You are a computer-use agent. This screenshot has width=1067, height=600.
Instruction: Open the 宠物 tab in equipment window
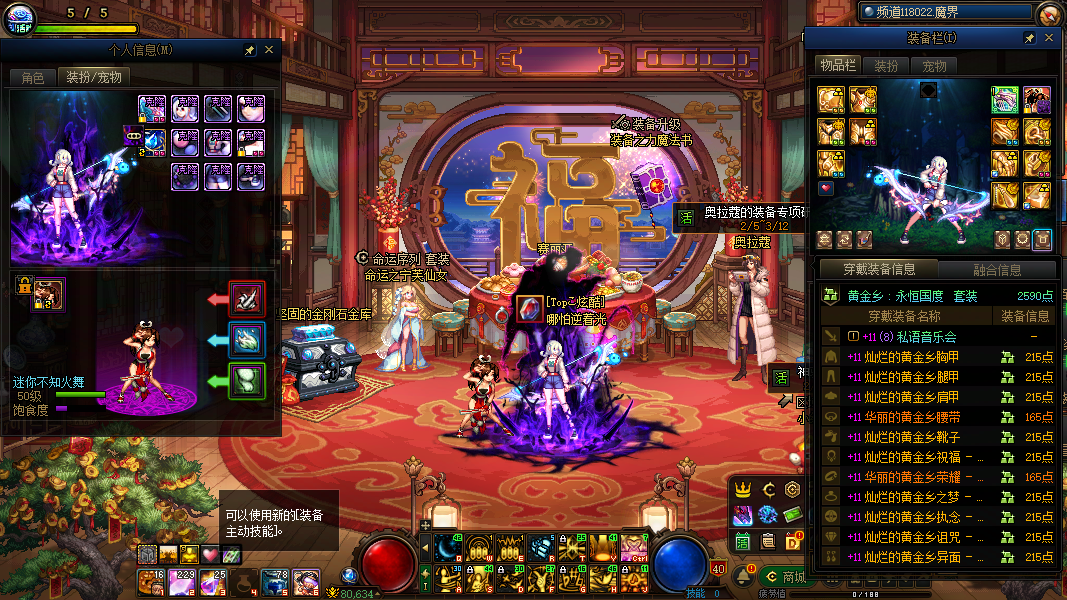pos(934,66)
